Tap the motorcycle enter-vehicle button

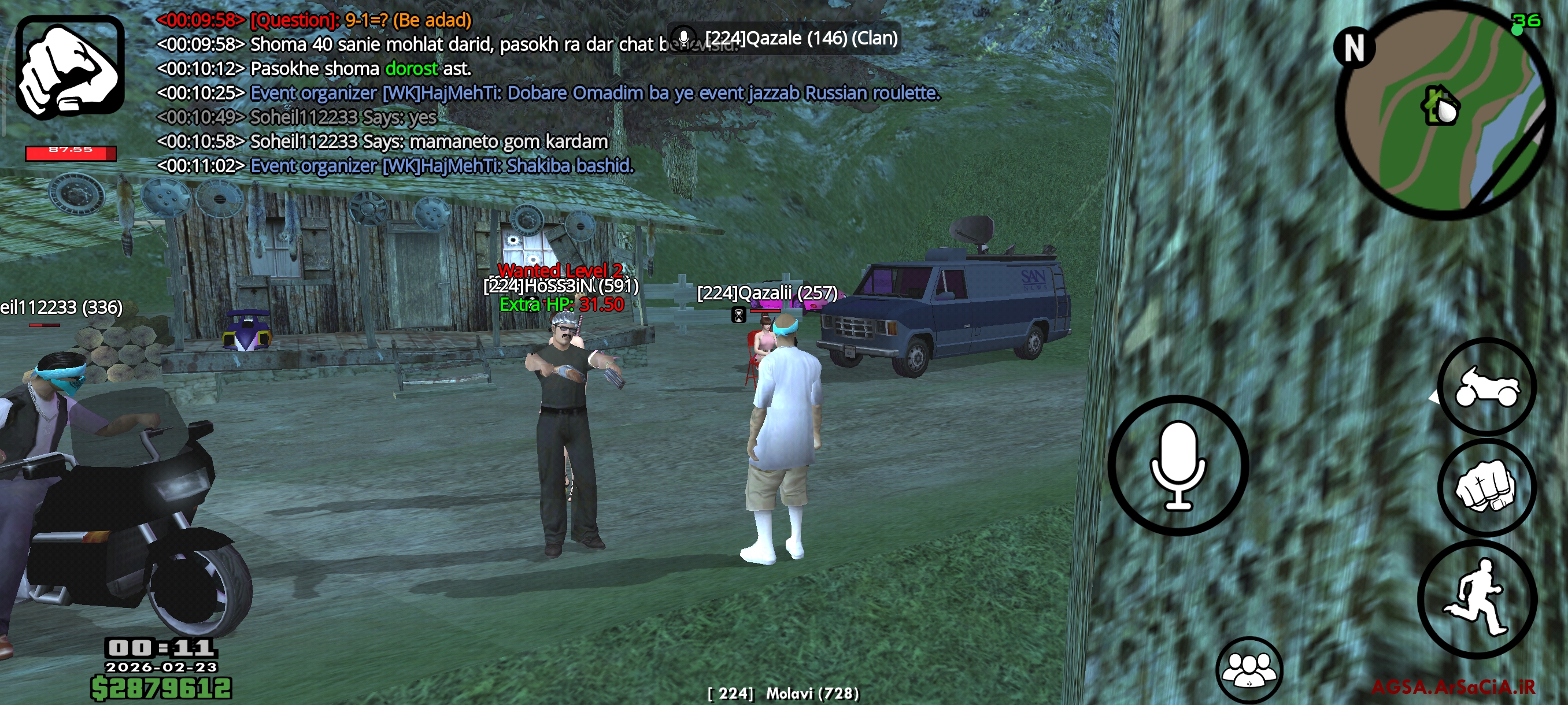1486,387
